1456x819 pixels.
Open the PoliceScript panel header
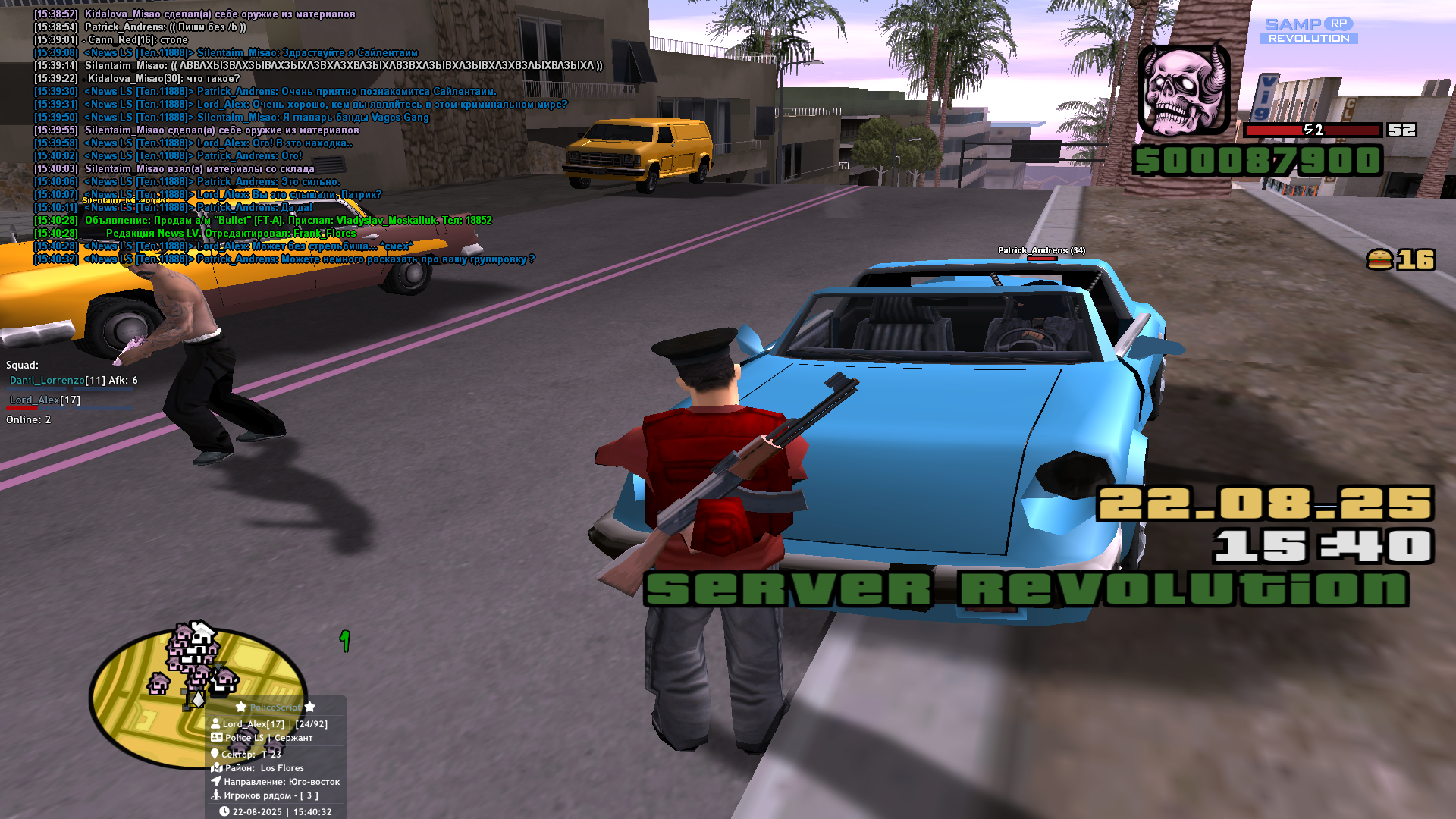pos(275,708)
